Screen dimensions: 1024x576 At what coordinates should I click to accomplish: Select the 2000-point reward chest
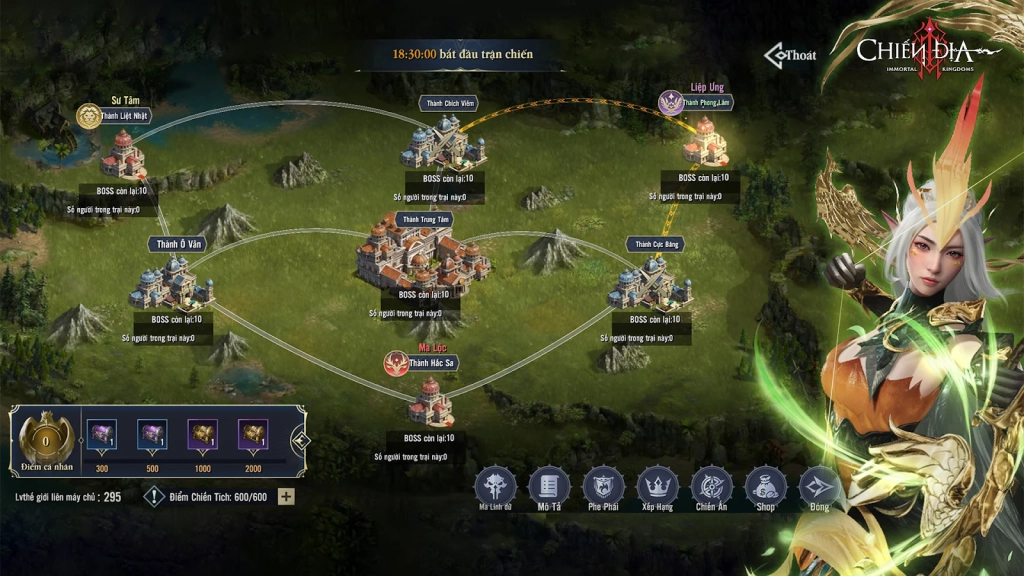tap(253, 435)
